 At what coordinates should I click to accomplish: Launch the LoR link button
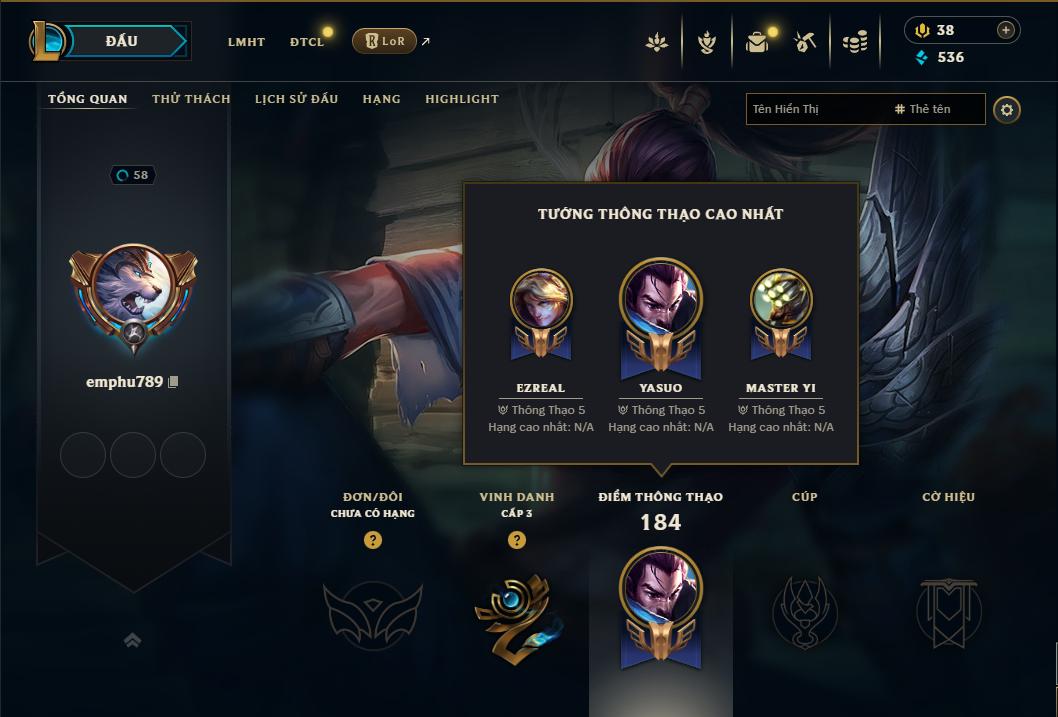tap(384, 41)
